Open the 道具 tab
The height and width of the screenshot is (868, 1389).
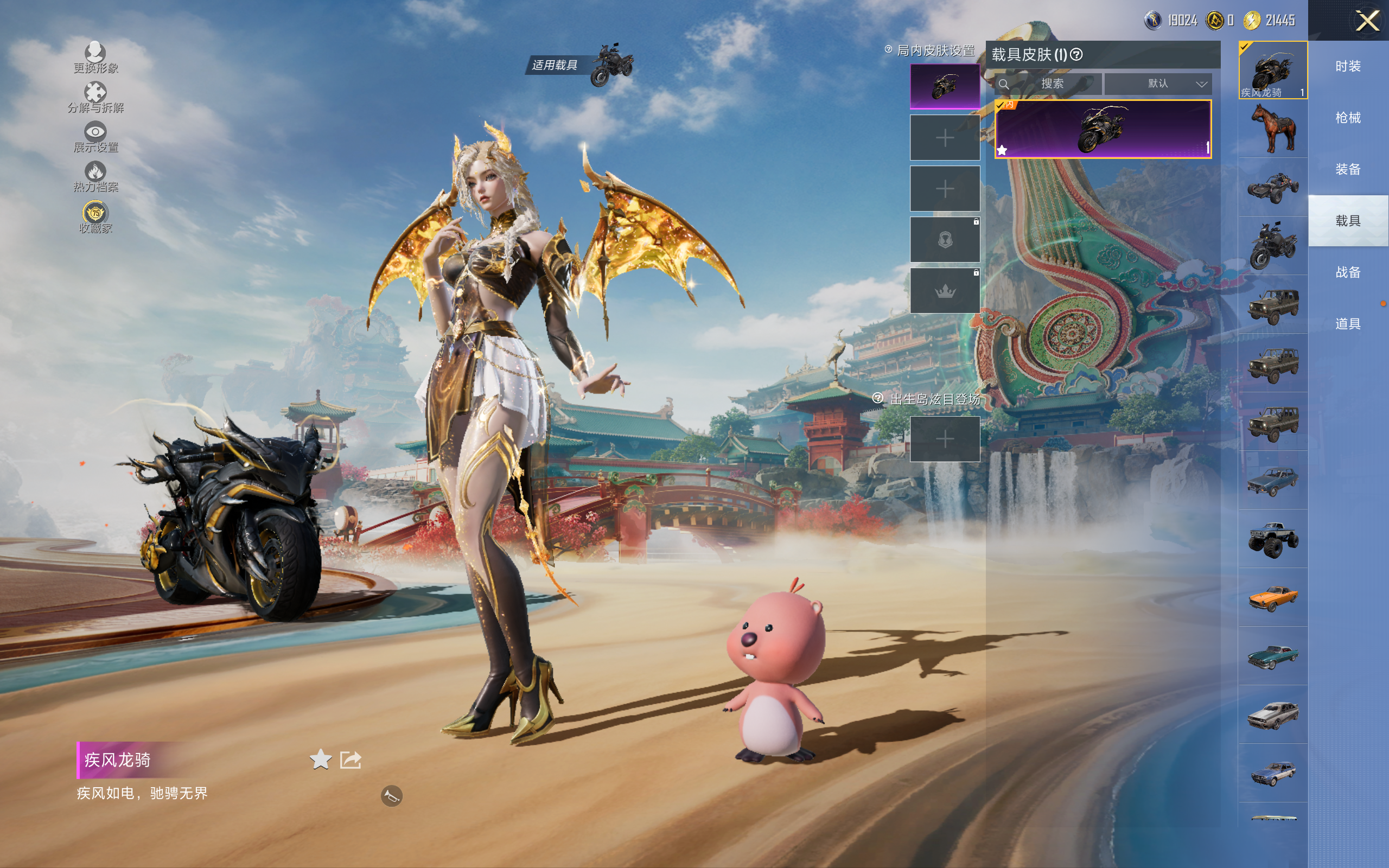pyautogui.click(x=1348, y=324)
